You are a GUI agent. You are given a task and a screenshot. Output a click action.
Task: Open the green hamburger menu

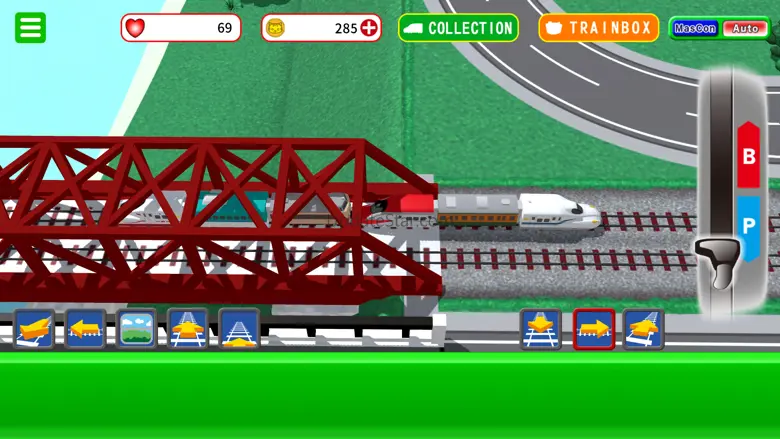pyautogui.click(x=30, y=27)
